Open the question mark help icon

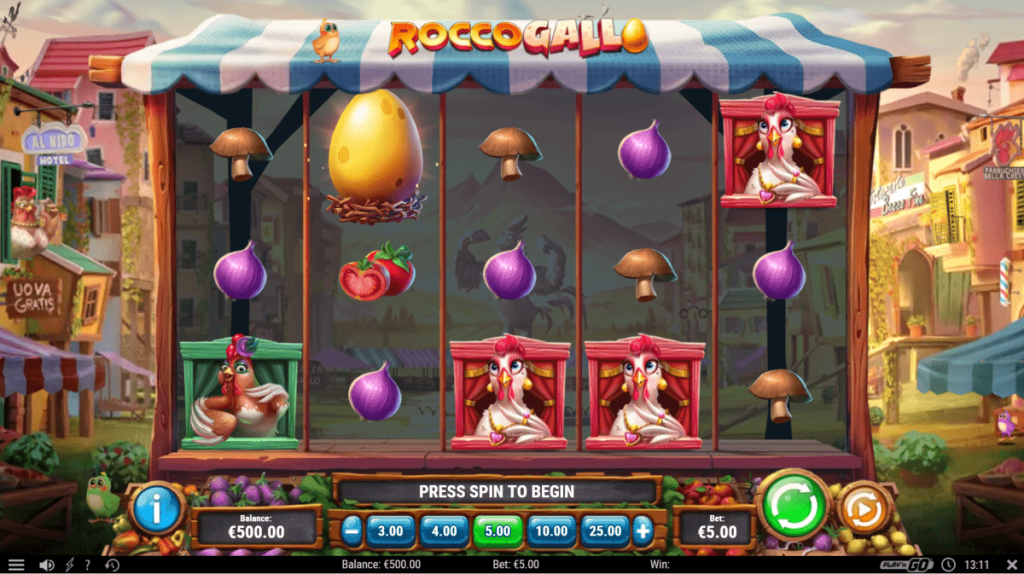point(87,565)
